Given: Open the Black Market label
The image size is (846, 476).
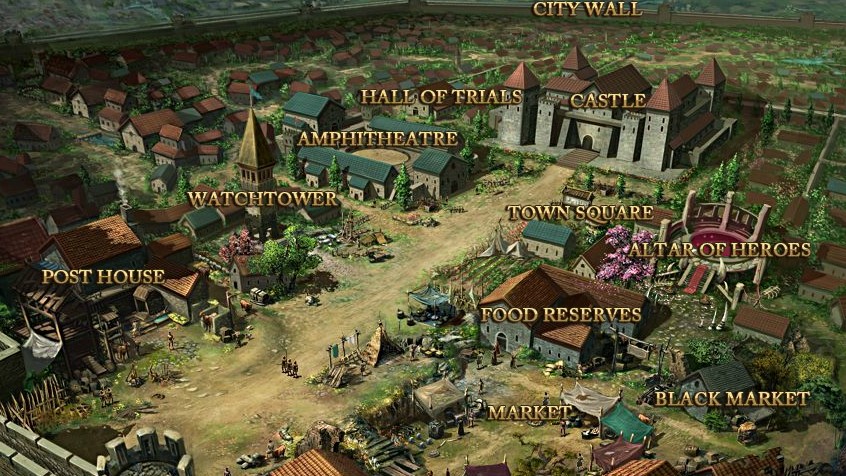Looking at the screenshot, I should tap(731, 398).
